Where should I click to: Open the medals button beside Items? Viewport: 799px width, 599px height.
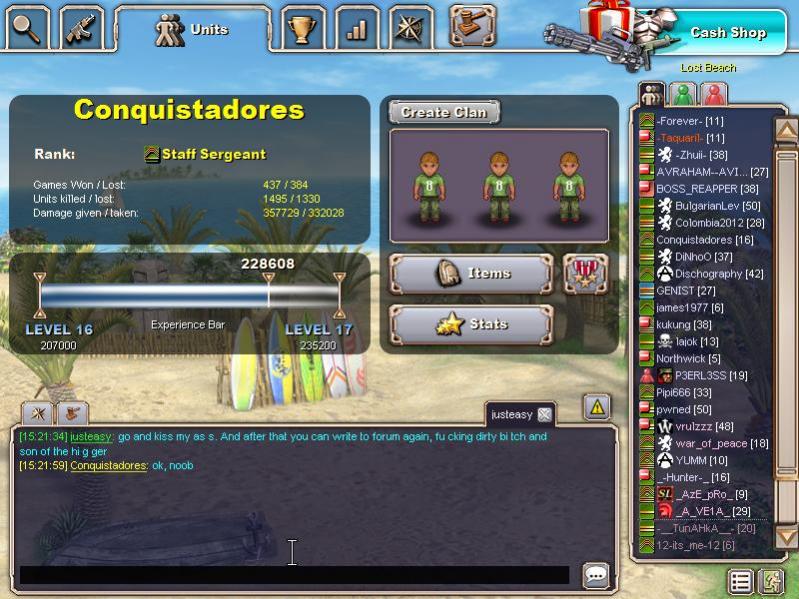click(585, 273)
